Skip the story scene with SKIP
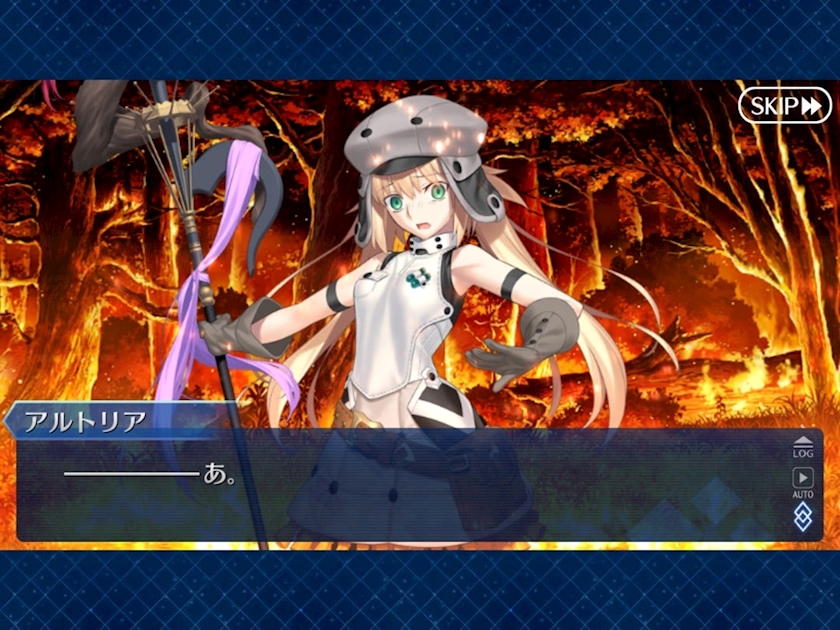This screenshot has width=840, height=630. (x=784, y=105)
